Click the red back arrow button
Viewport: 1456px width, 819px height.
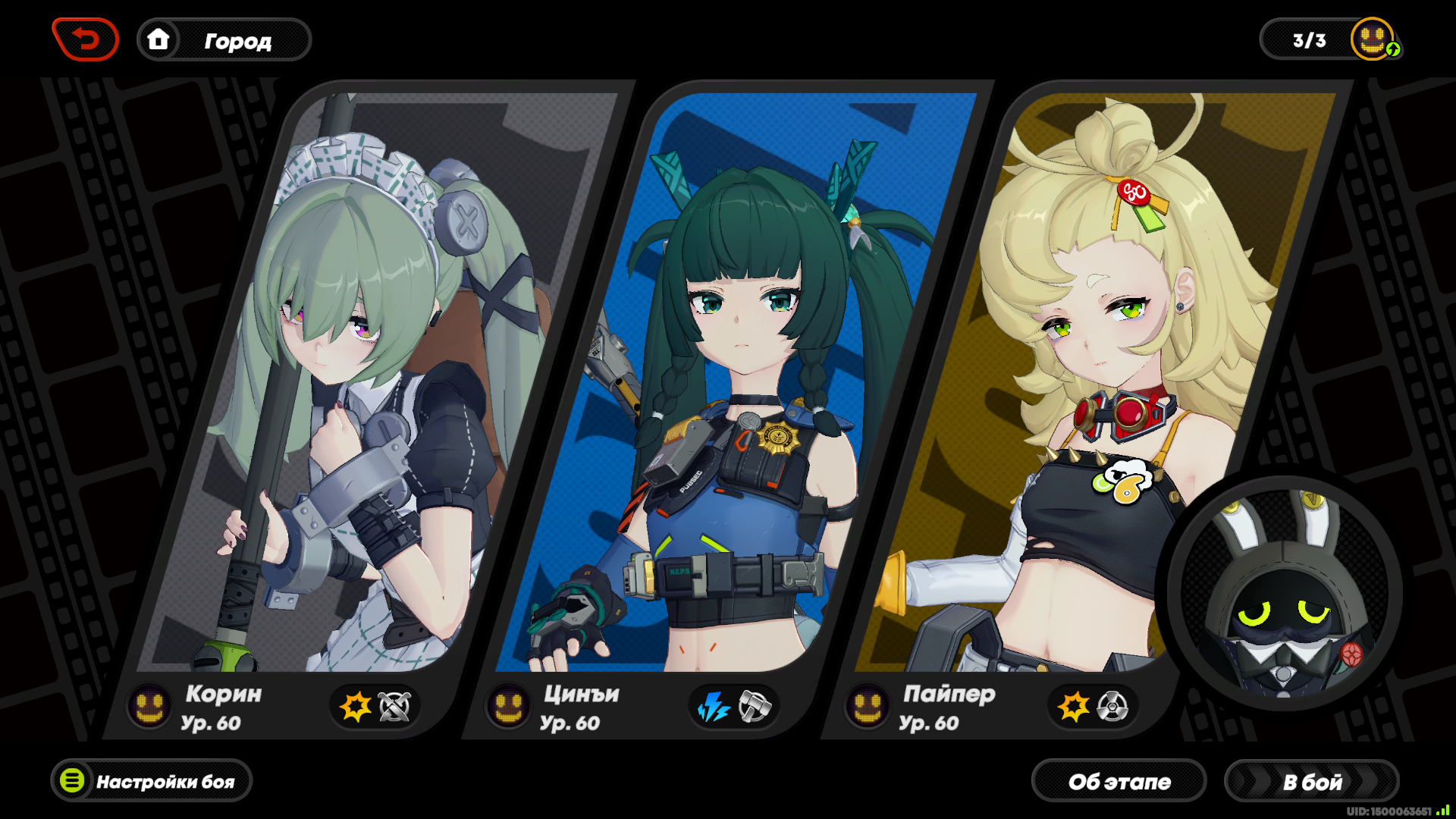86,39
